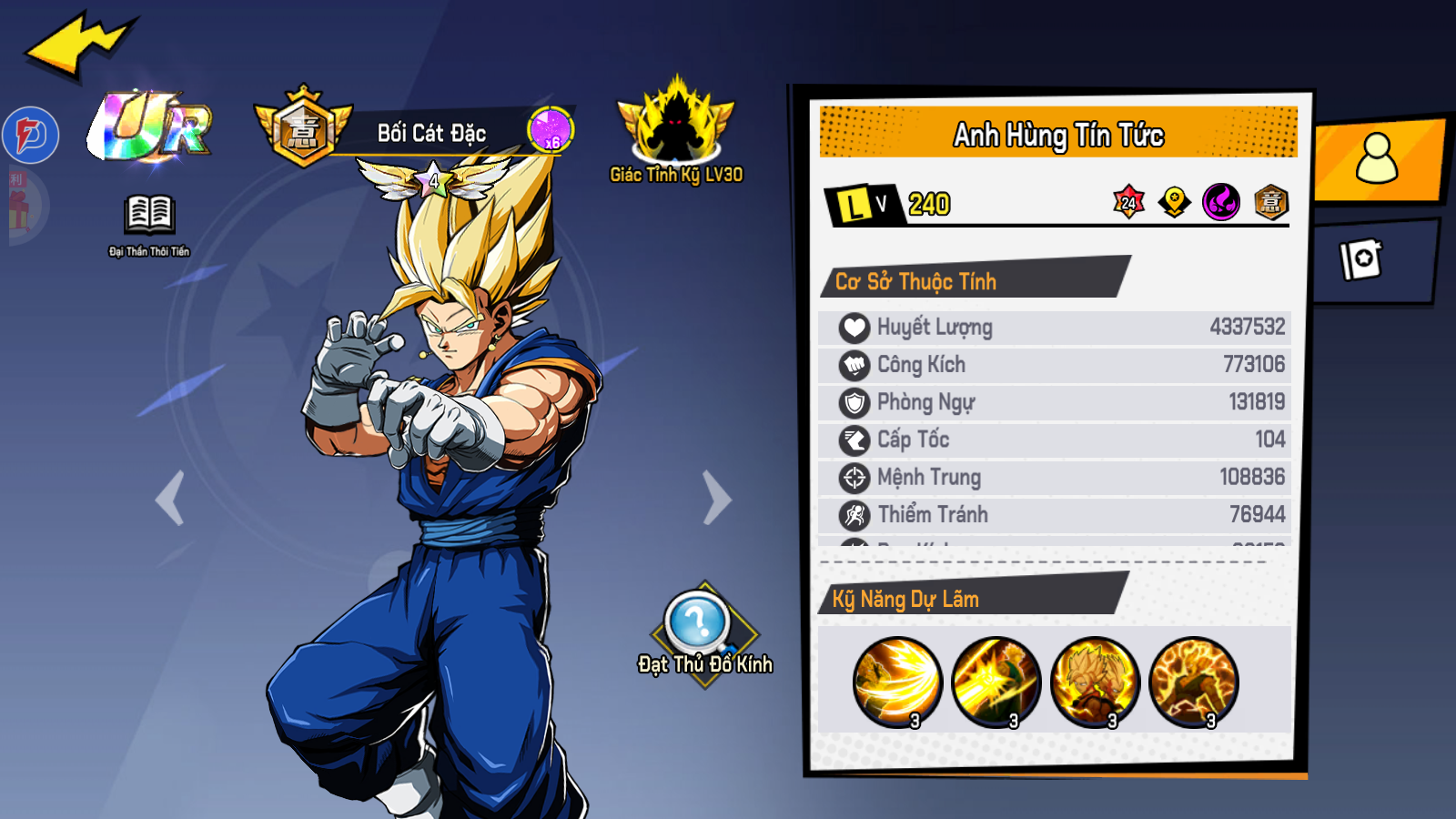1456x819 pixels.
Task: Select the second skill preview icon
Action: 996,682
